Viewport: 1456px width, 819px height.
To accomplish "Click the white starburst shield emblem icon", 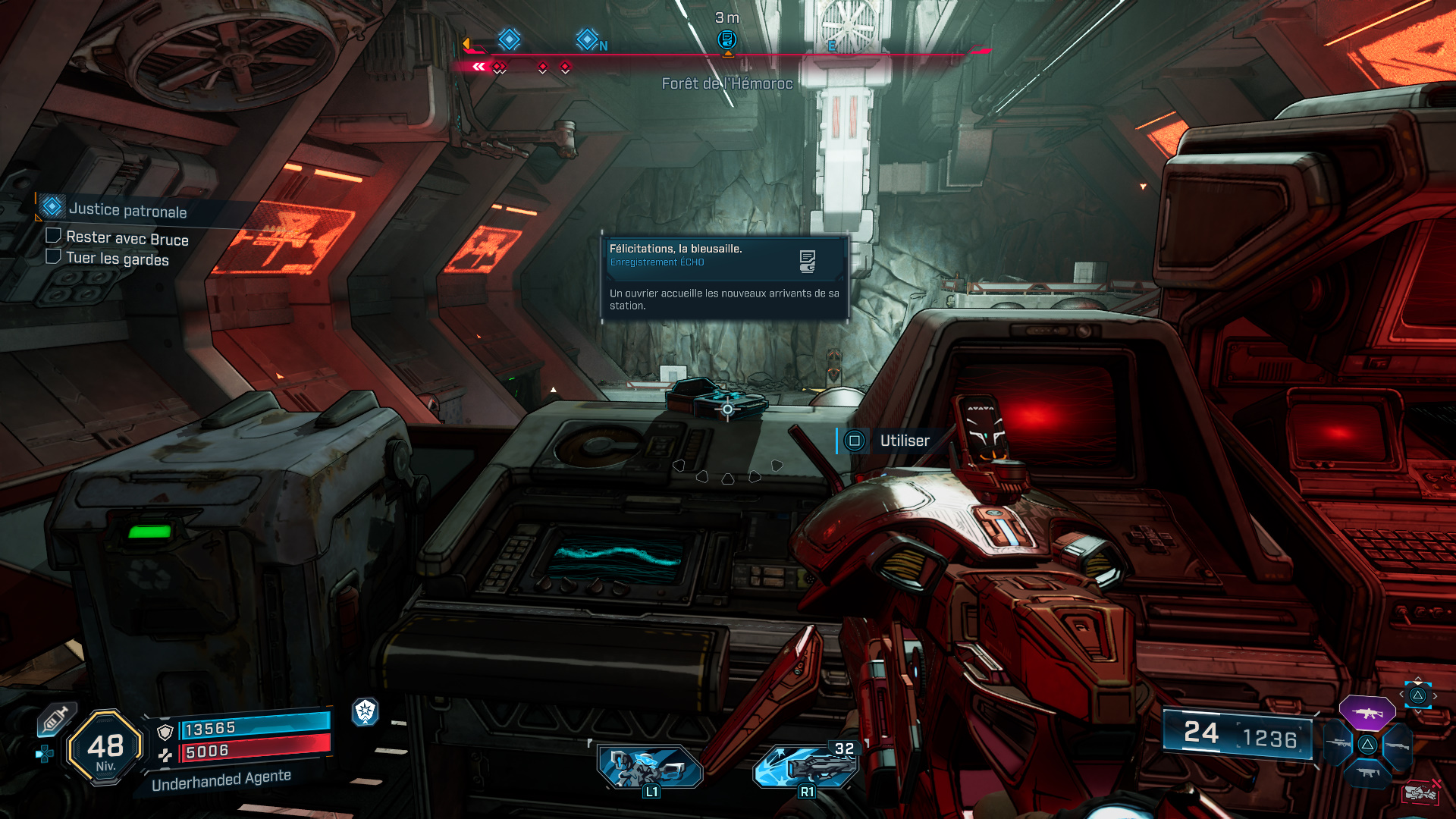I will pyautogui.click(x=366, y=711).
